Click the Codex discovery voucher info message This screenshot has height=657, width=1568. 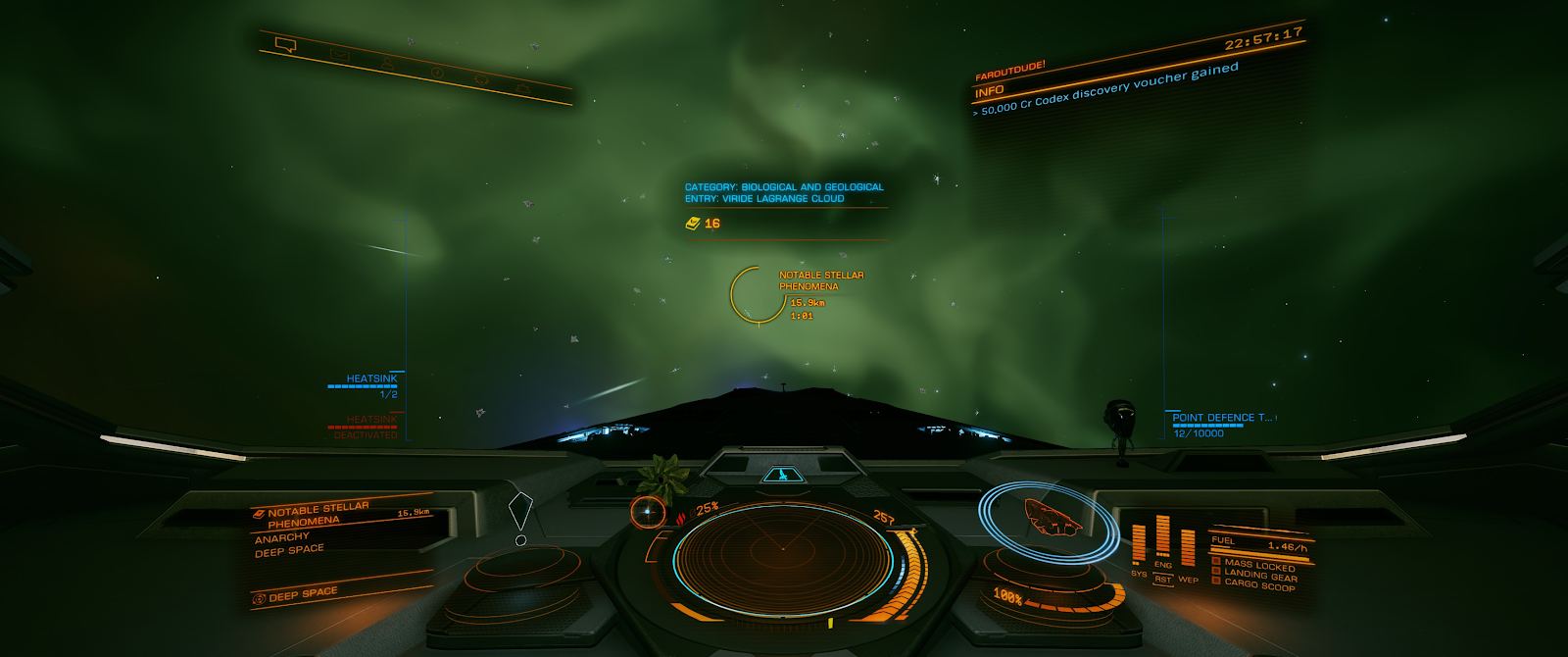point(1109,89)
